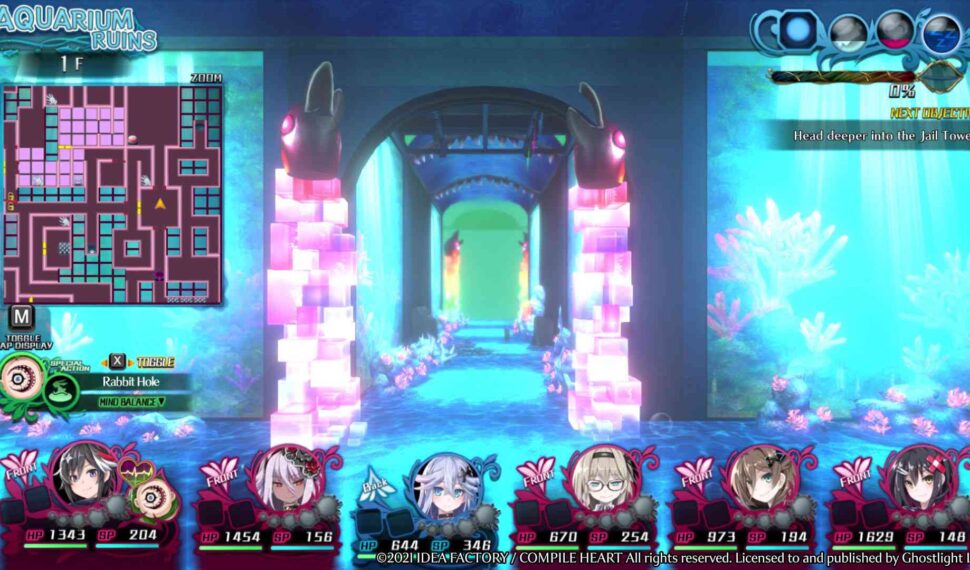The height and width of the screenshot is (570, 970).
Task: Click the blue sleep Zz orb
Action: [x=941, y=34]
